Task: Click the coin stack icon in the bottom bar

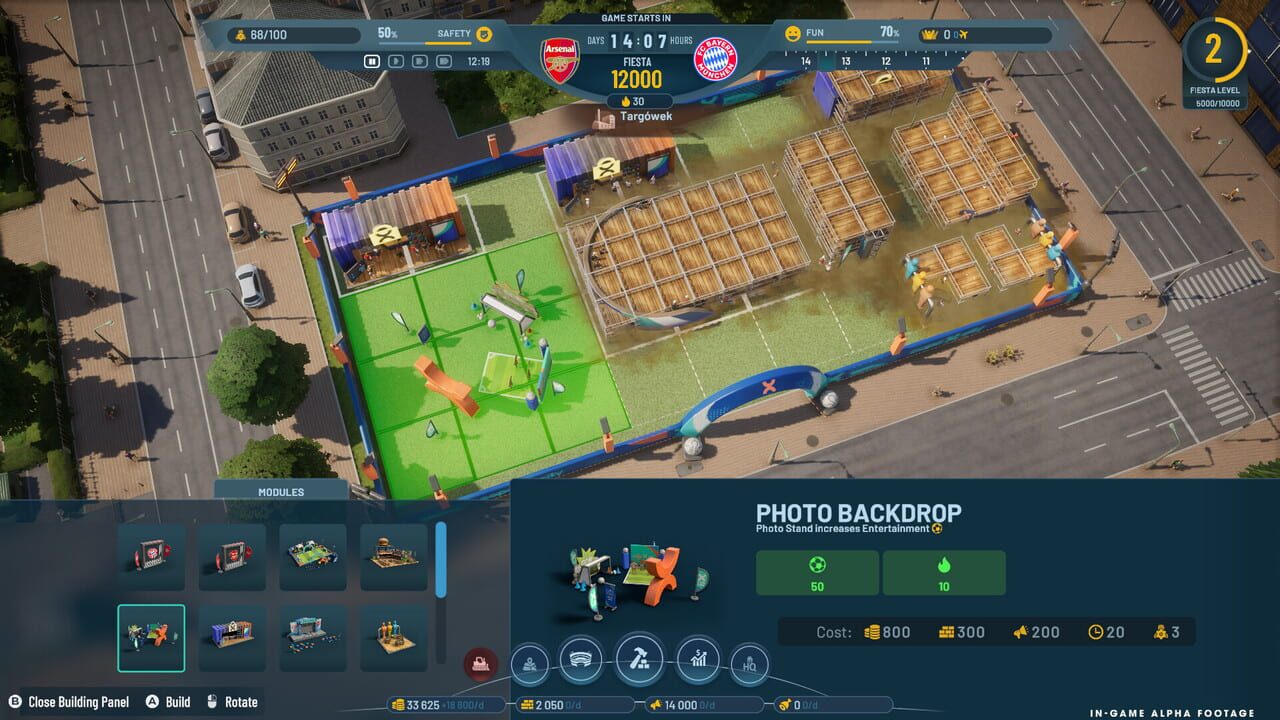Action: pyautogui.click(x=396, y=705)
